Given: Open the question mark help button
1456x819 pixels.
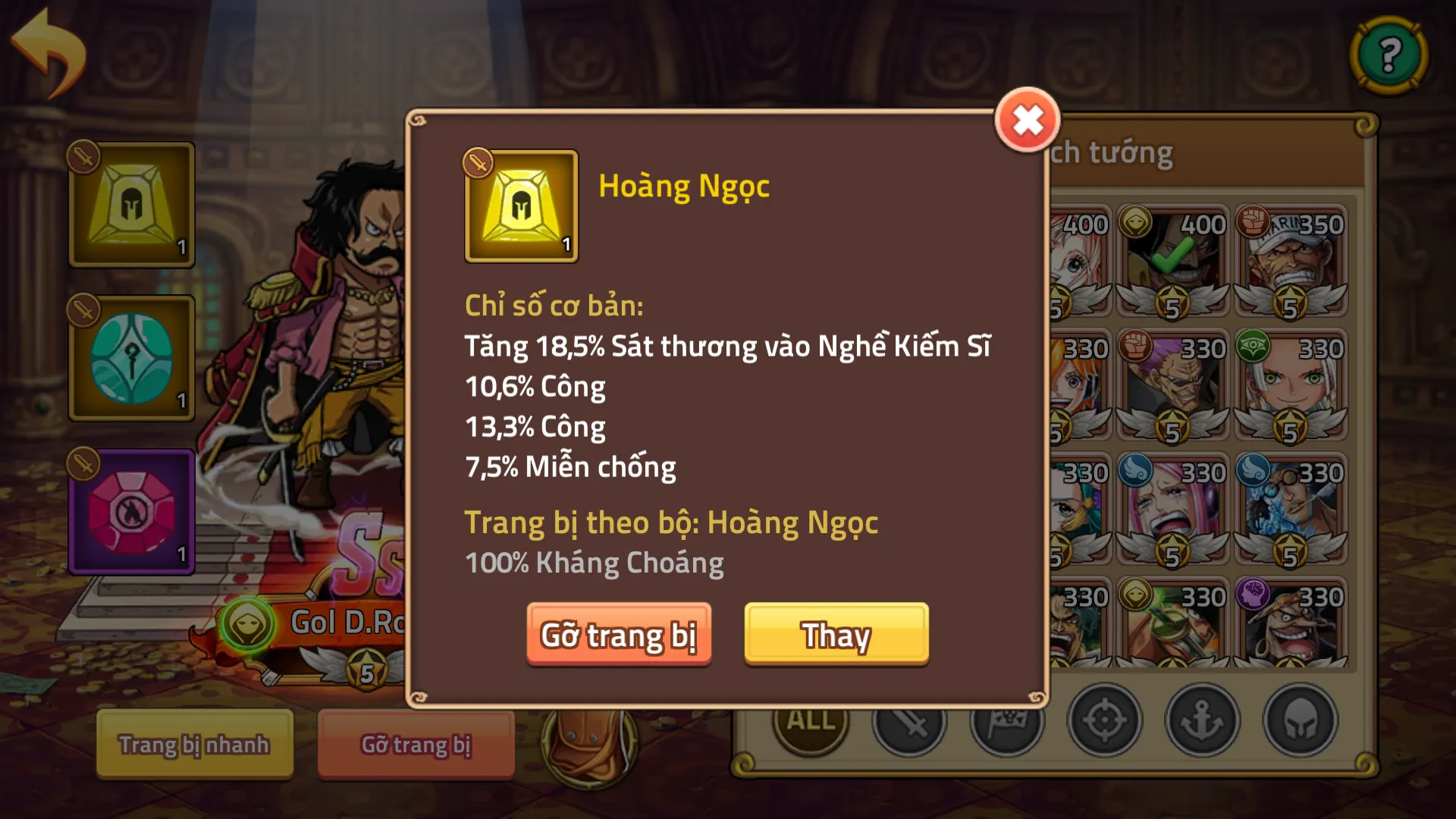Looking at the screenshot, I should tap(1389, 55).
